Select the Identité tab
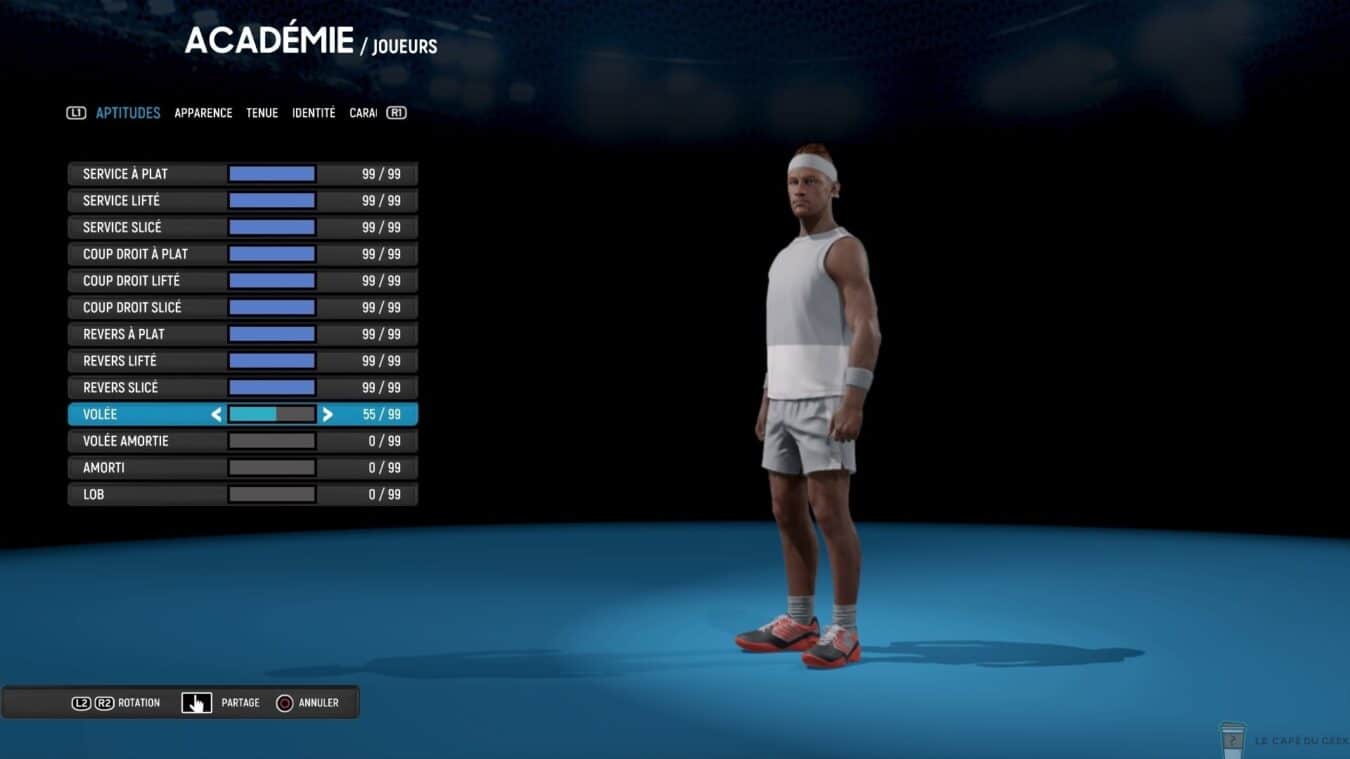This screenshot has height=759, width=1350. 313,113
